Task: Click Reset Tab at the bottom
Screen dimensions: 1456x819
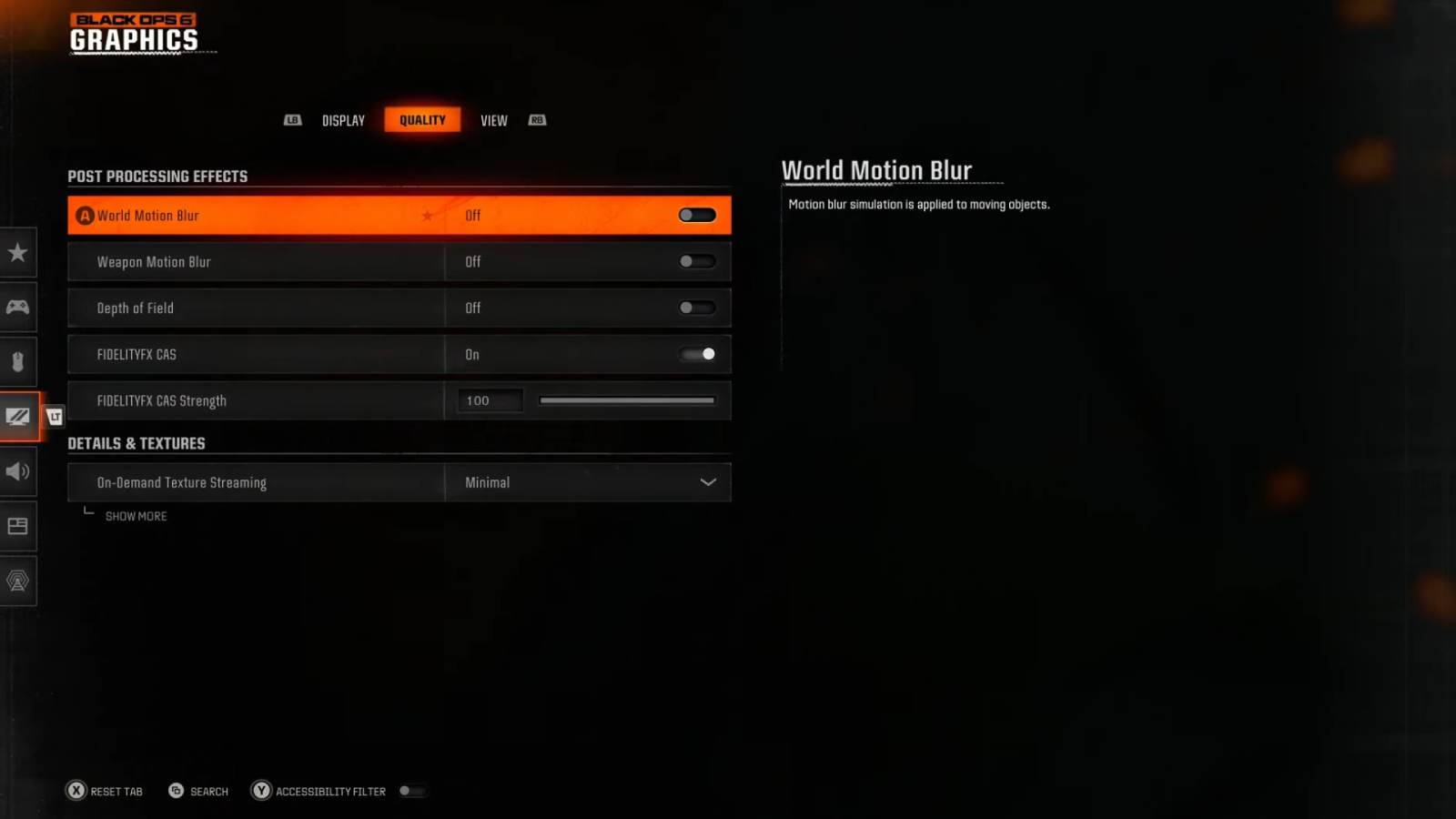Action: 105,791
